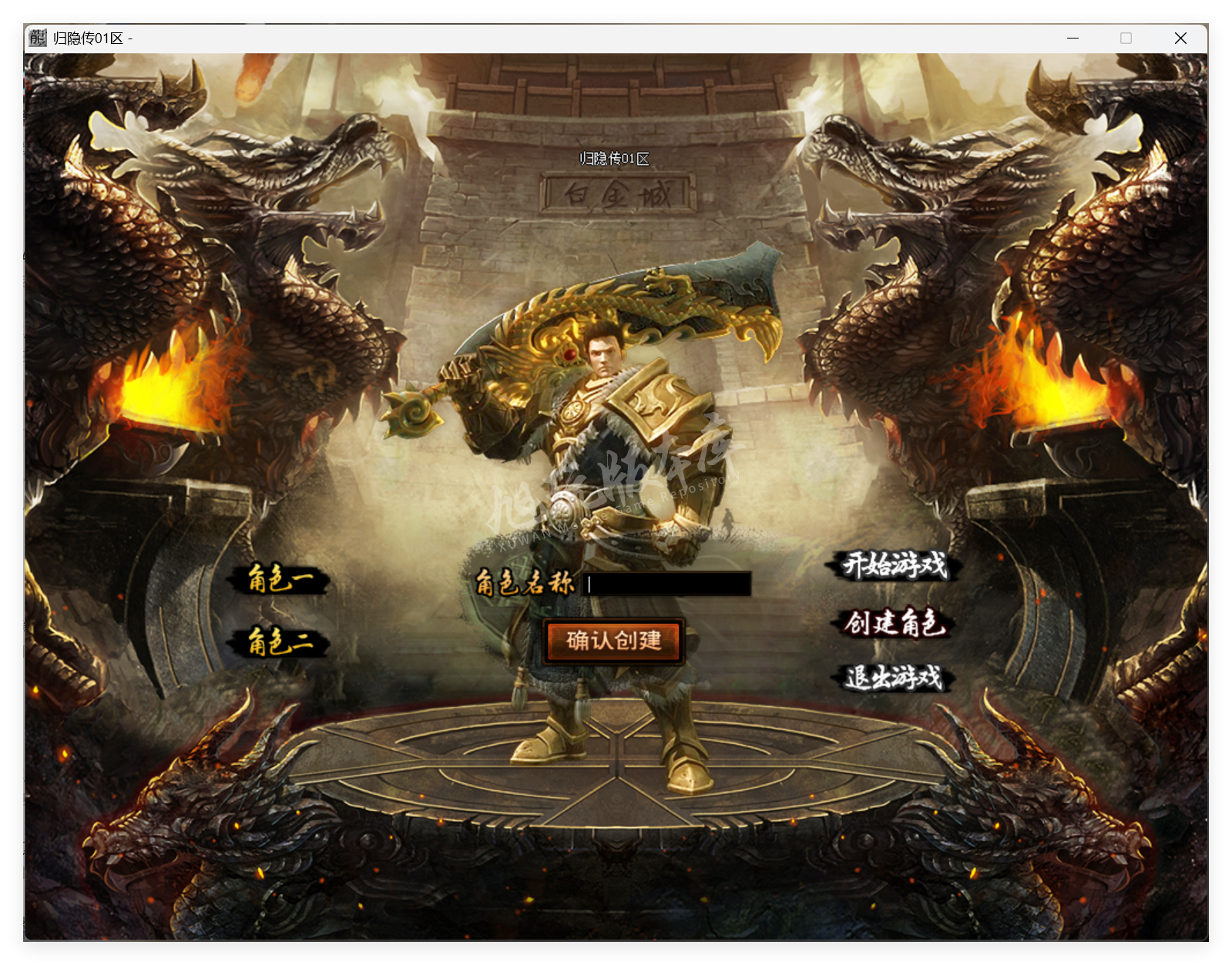Click the 确认创建 confirm creation button
The image size is (1232, 965).
click(614, 641)
